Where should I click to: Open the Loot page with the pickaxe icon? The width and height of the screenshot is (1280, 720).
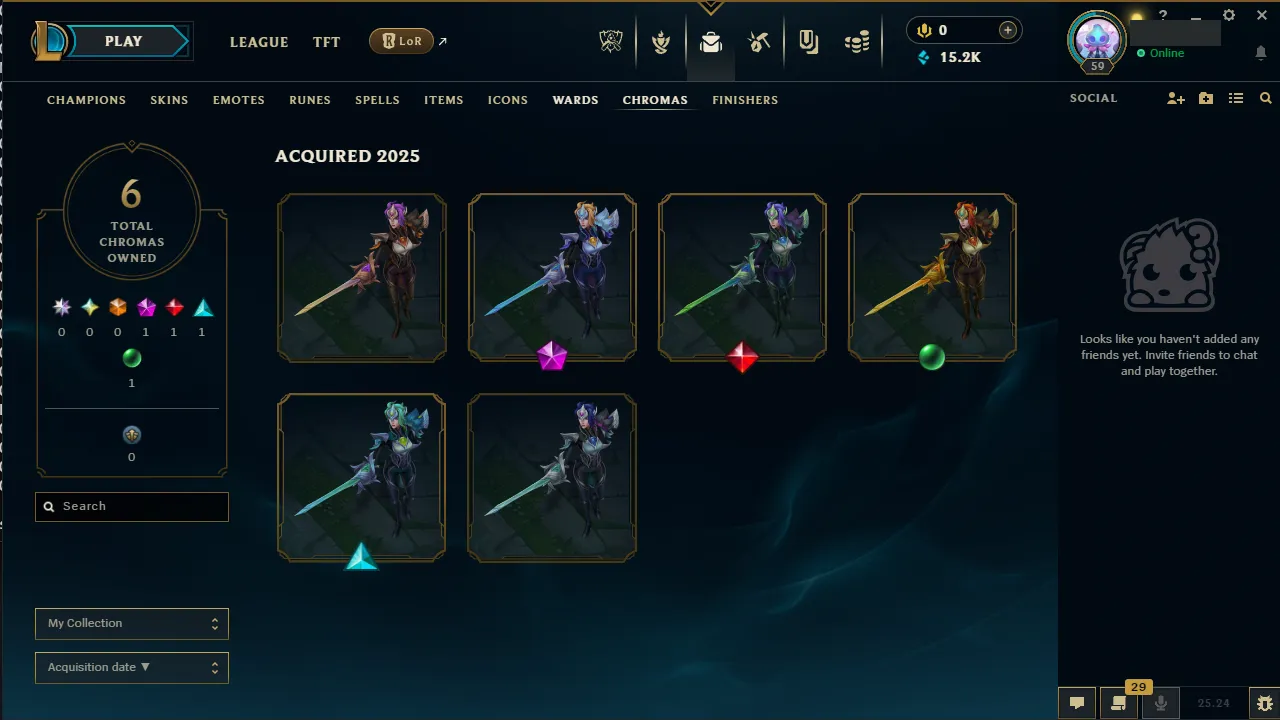759,41
